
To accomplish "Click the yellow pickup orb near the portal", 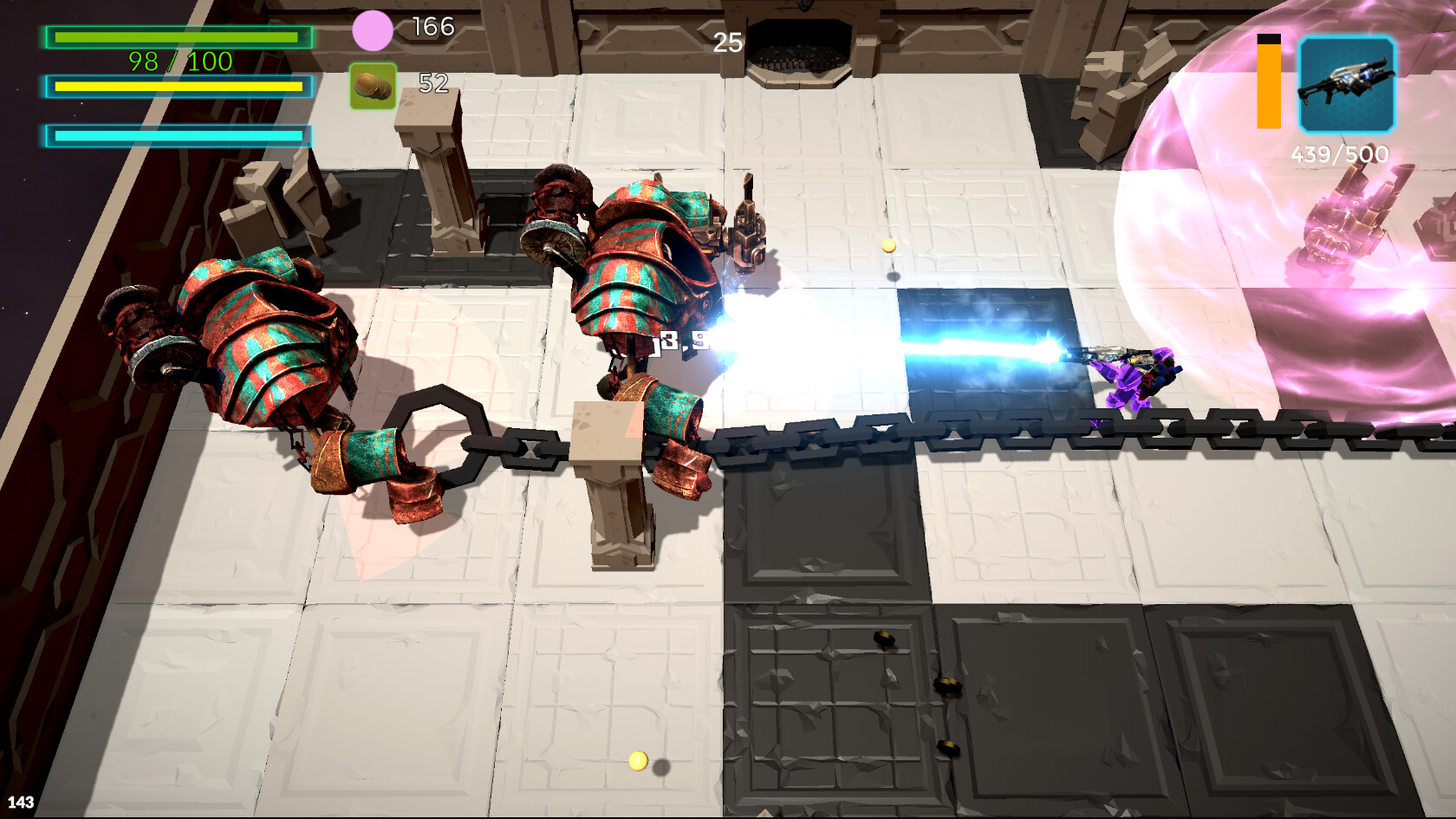I will [x=888, y=247].
